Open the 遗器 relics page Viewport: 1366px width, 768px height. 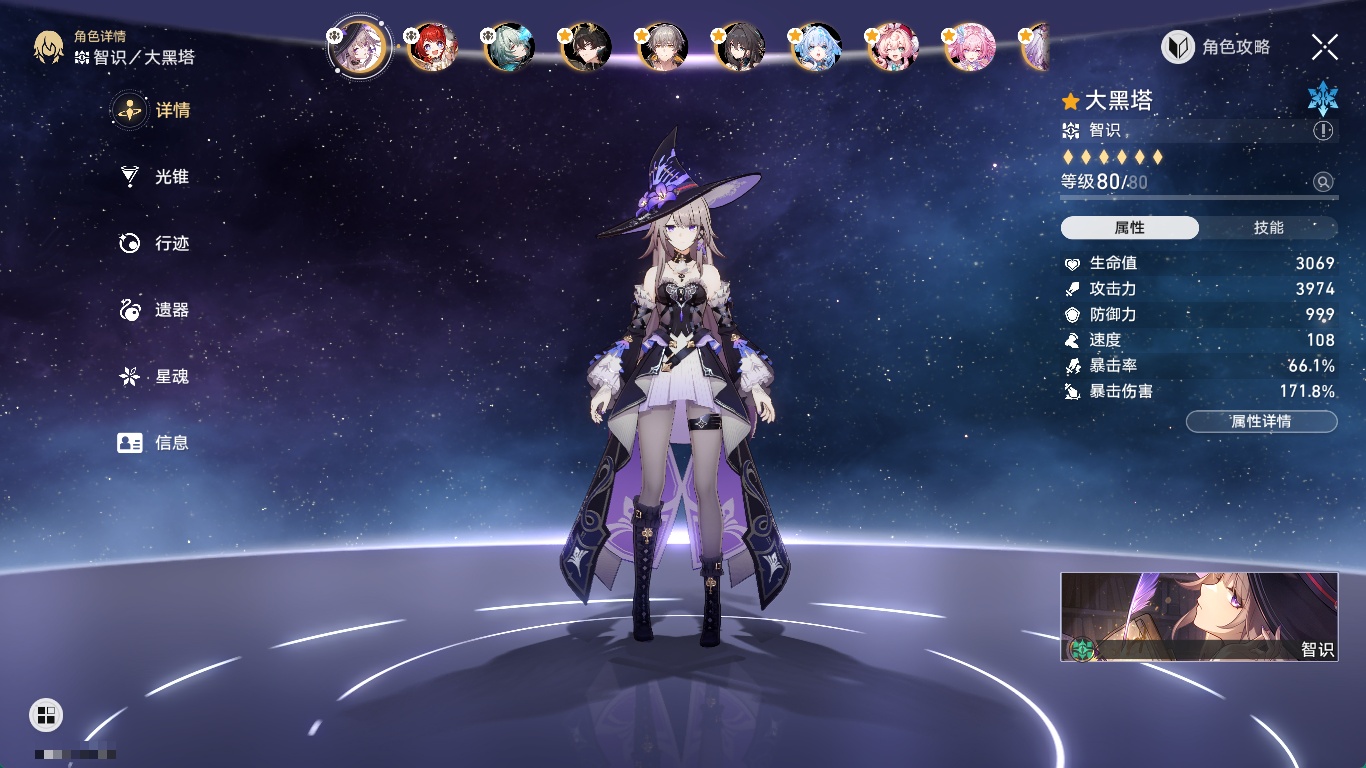(155, 310)
